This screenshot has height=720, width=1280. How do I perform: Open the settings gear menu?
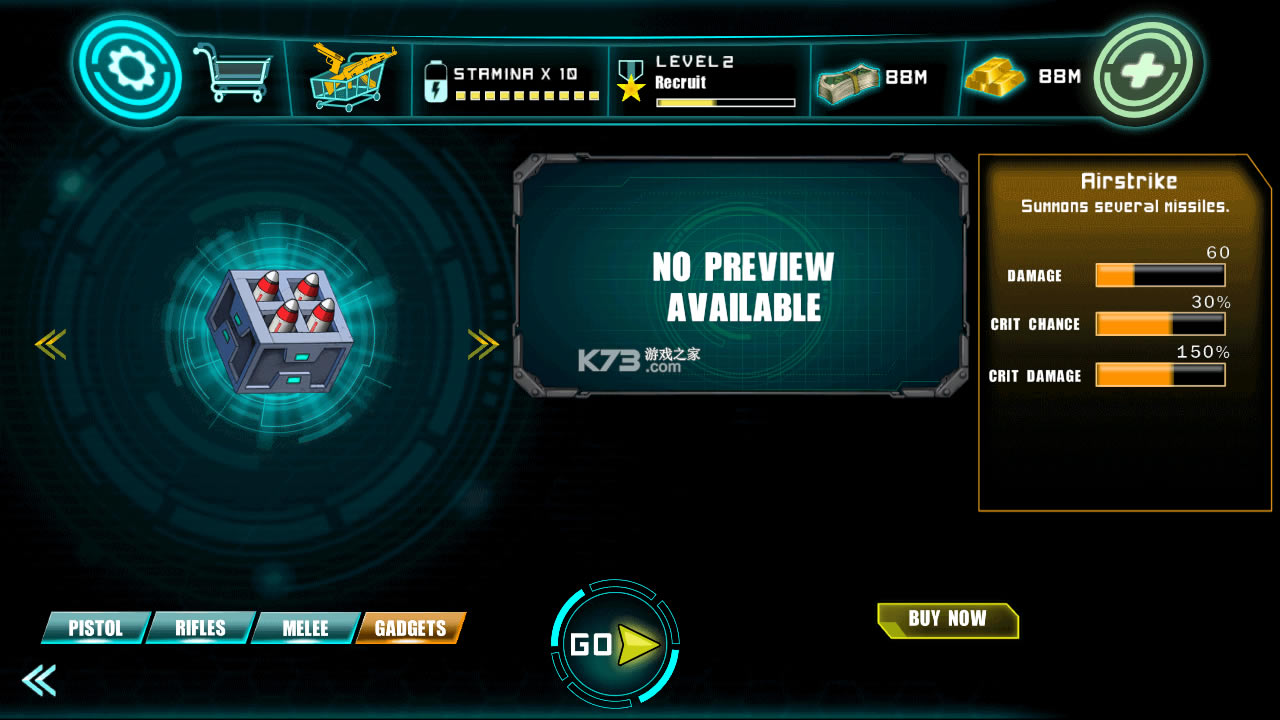coord(127,69)
